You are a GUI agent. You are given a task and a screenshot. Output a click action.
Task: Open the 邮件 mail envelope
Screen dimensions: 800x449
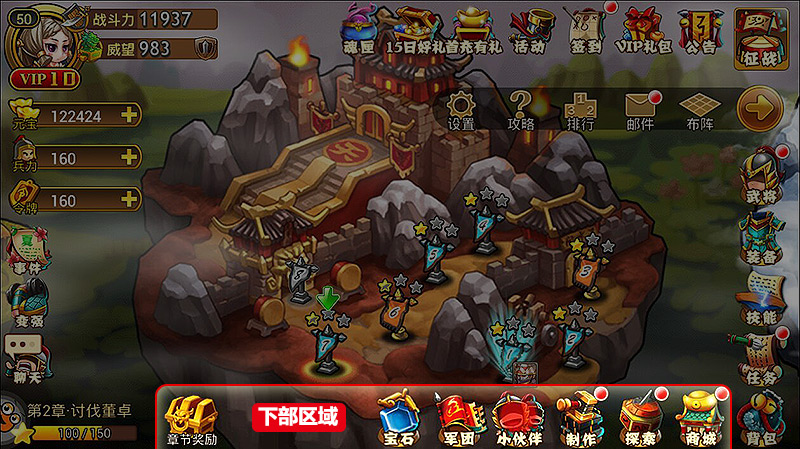pos(640,109)
